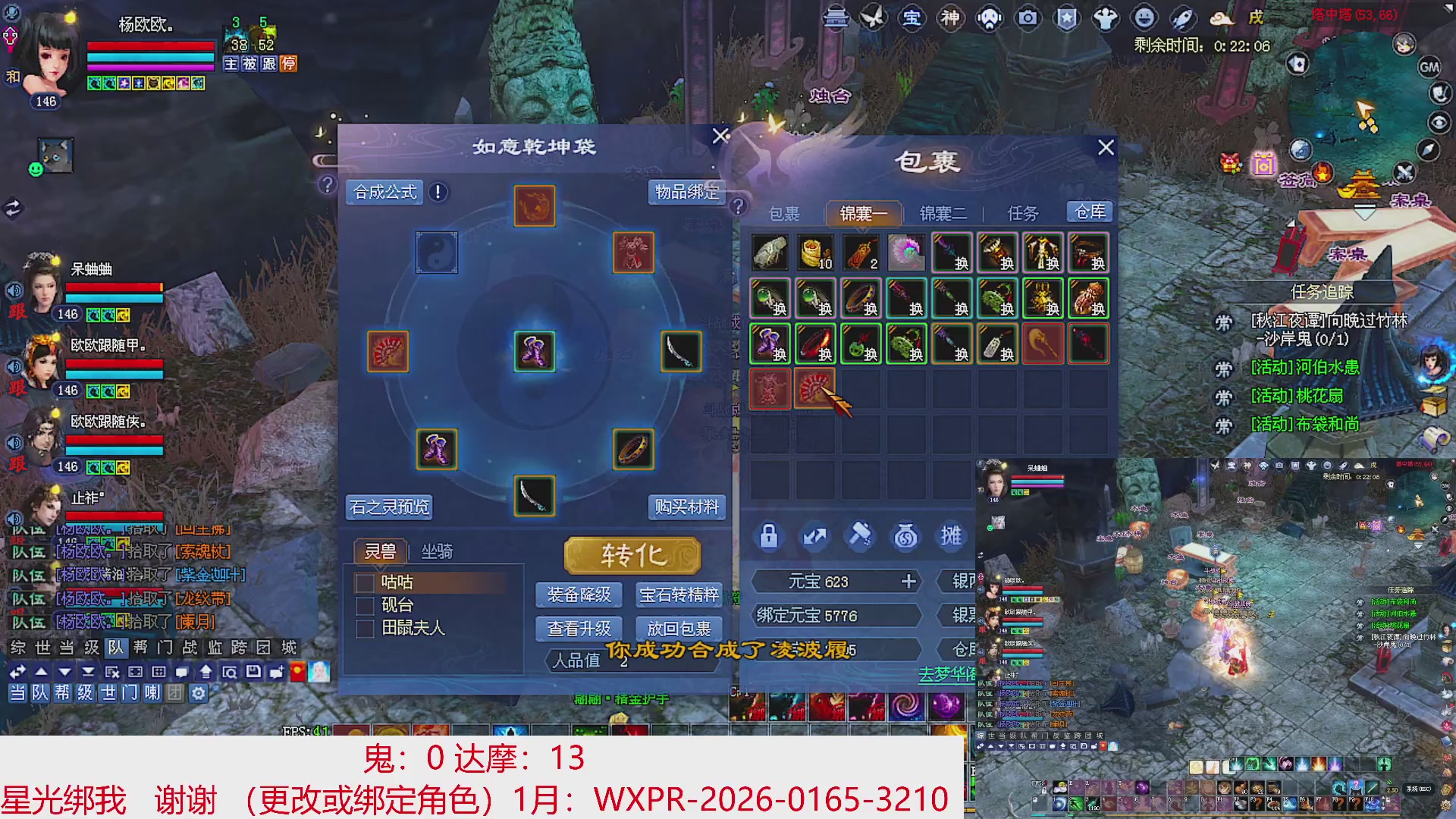Check the 咕咕 pet checkbox
Image resolution: width=1456 pixels, height=819 pixels.
pos(364,582)
